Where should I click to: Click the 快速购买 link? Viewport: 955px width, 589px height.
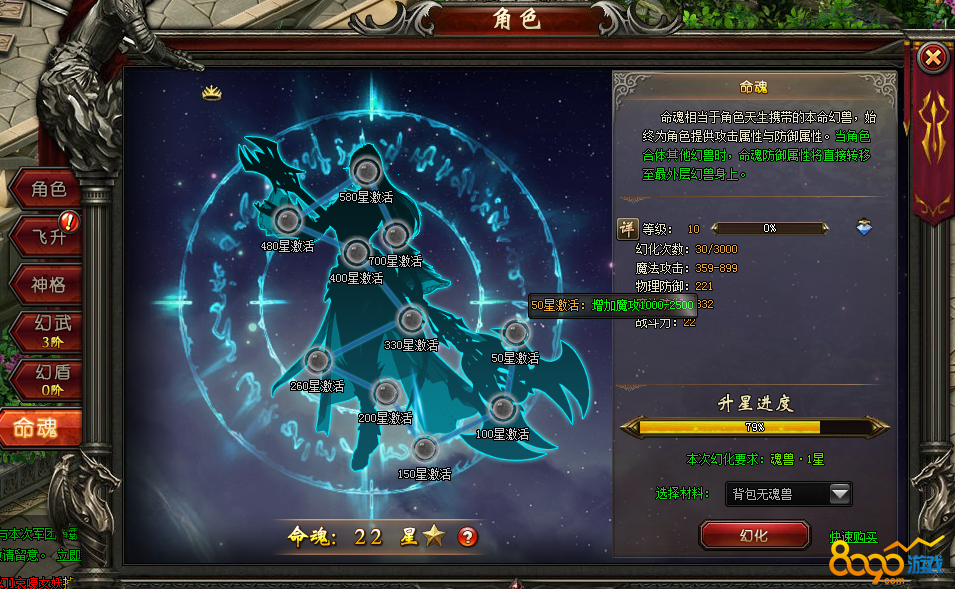(853, 537)
